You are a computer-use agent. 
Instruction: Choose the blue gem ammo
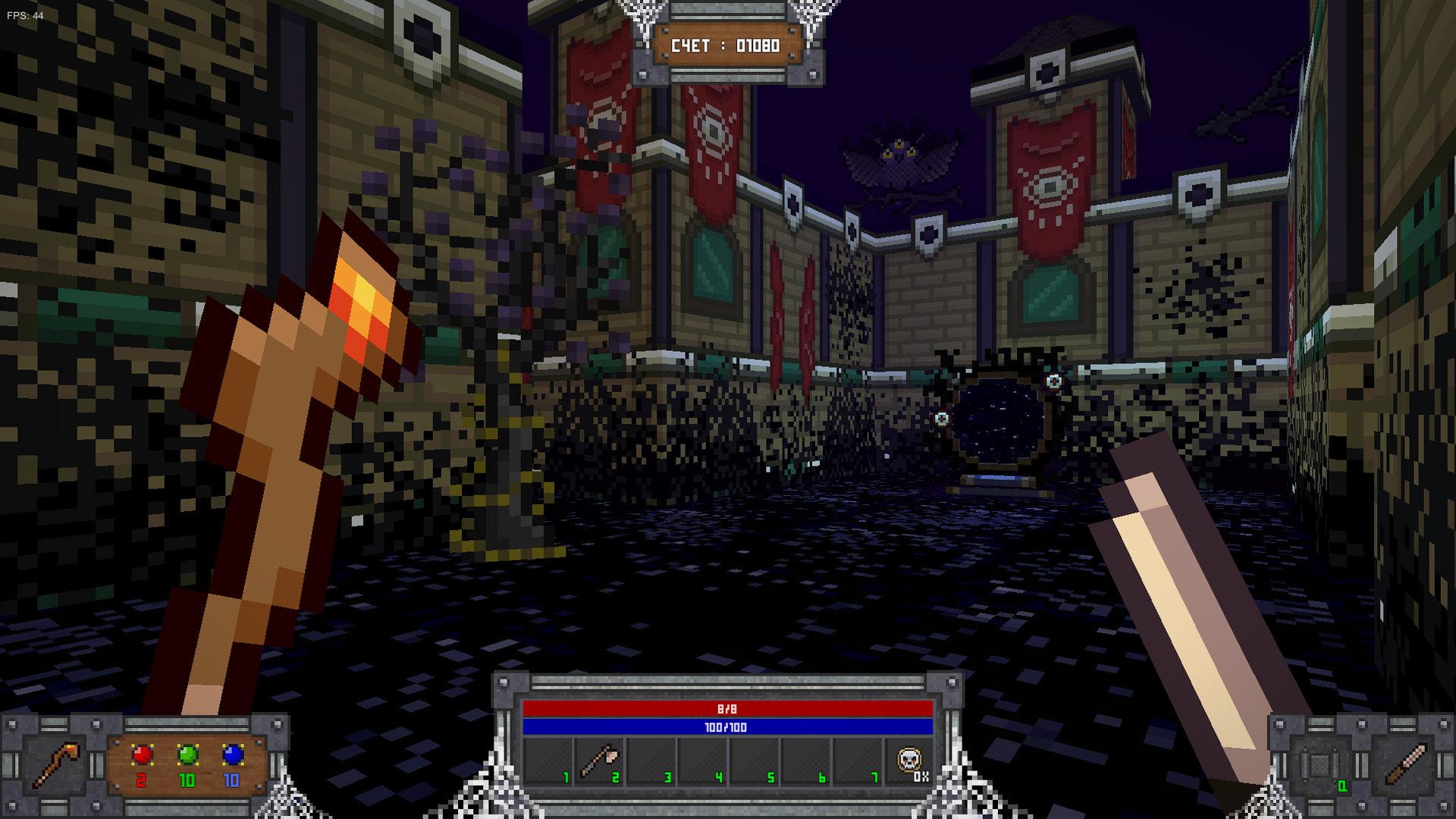click(233, 755)
